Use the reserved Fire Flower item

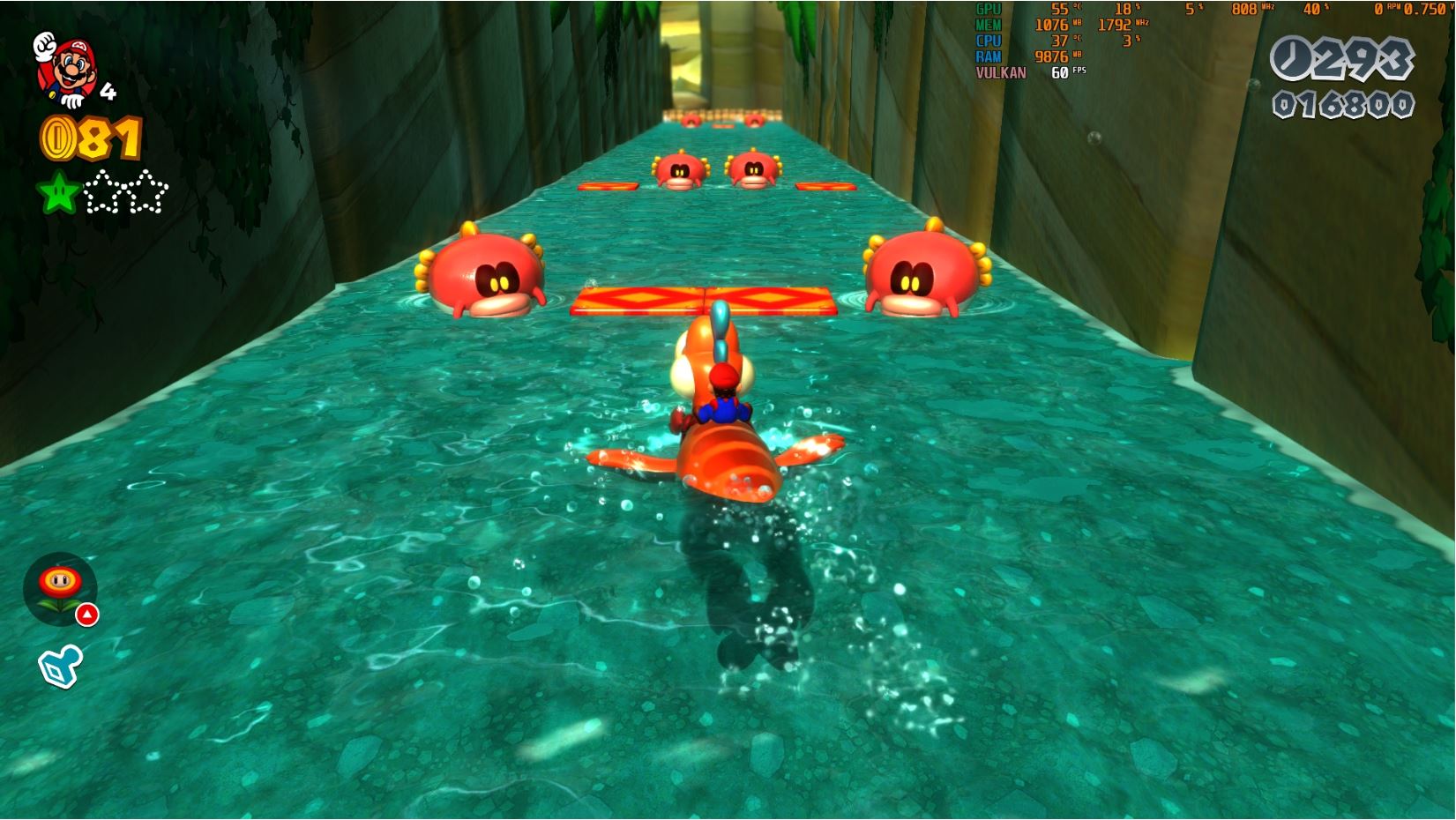pos(60,587)
